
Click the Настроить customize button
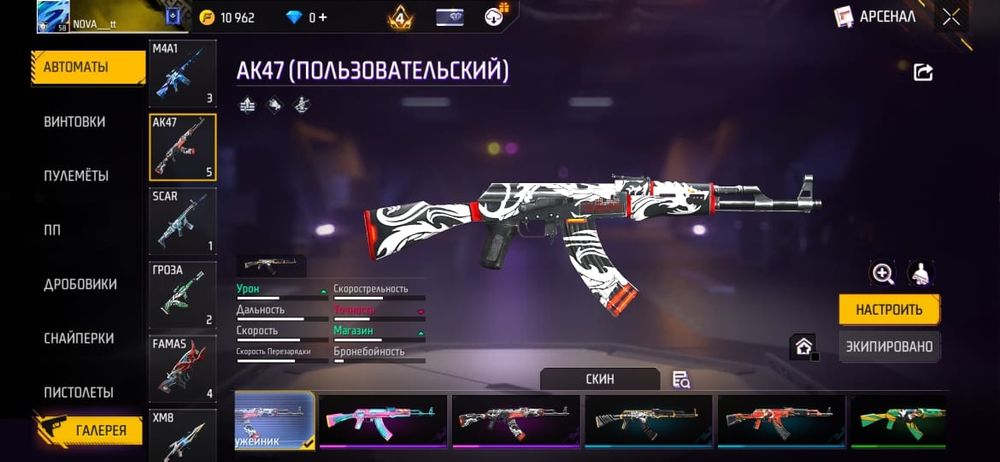click(x=888, y=309)
